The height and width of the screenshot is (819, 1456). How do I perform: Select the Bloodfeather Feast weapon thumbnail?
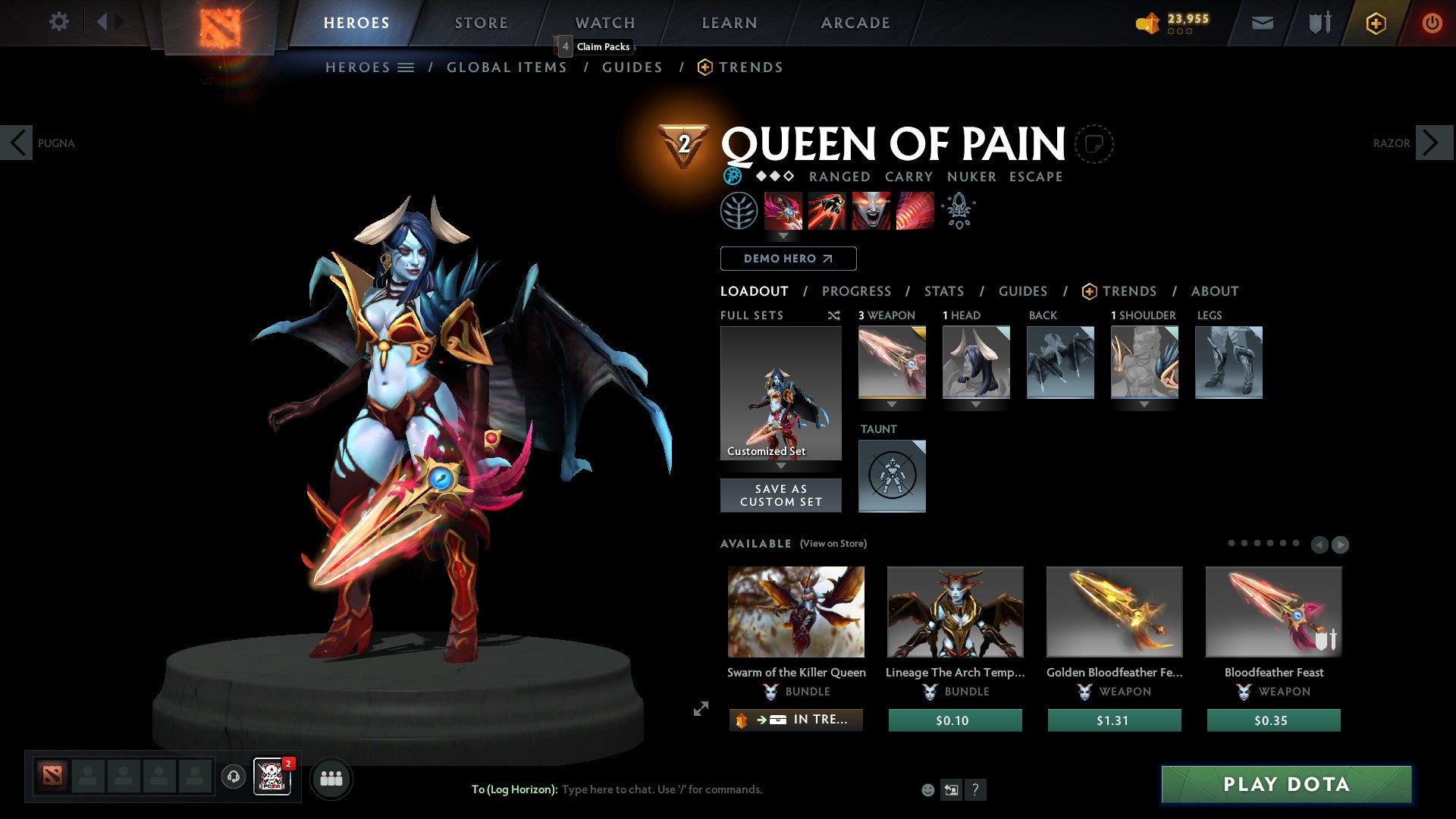pyautogui.click(x=1273, y=611)
